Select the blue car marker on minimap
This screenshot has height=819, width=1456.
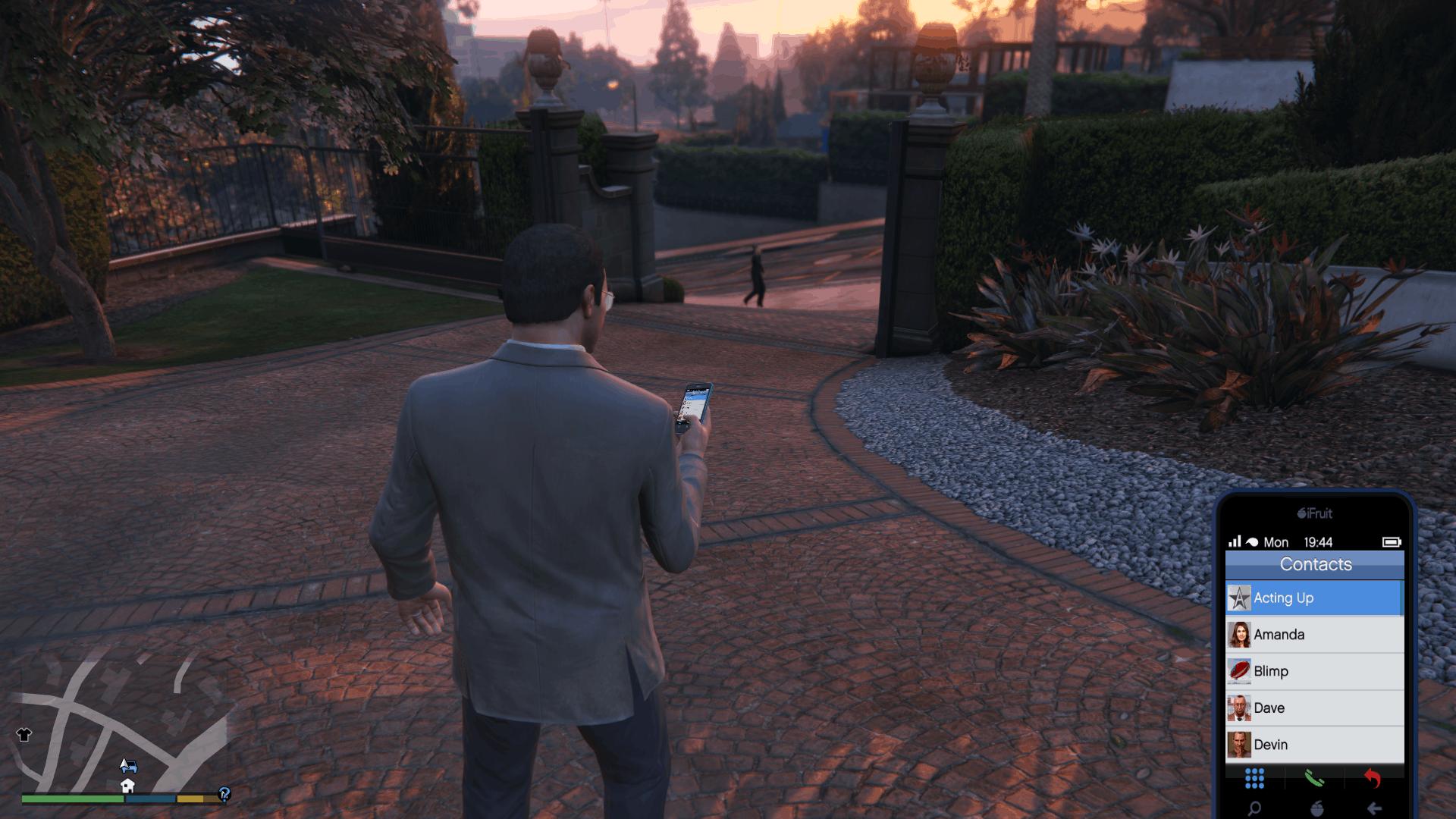130,766
